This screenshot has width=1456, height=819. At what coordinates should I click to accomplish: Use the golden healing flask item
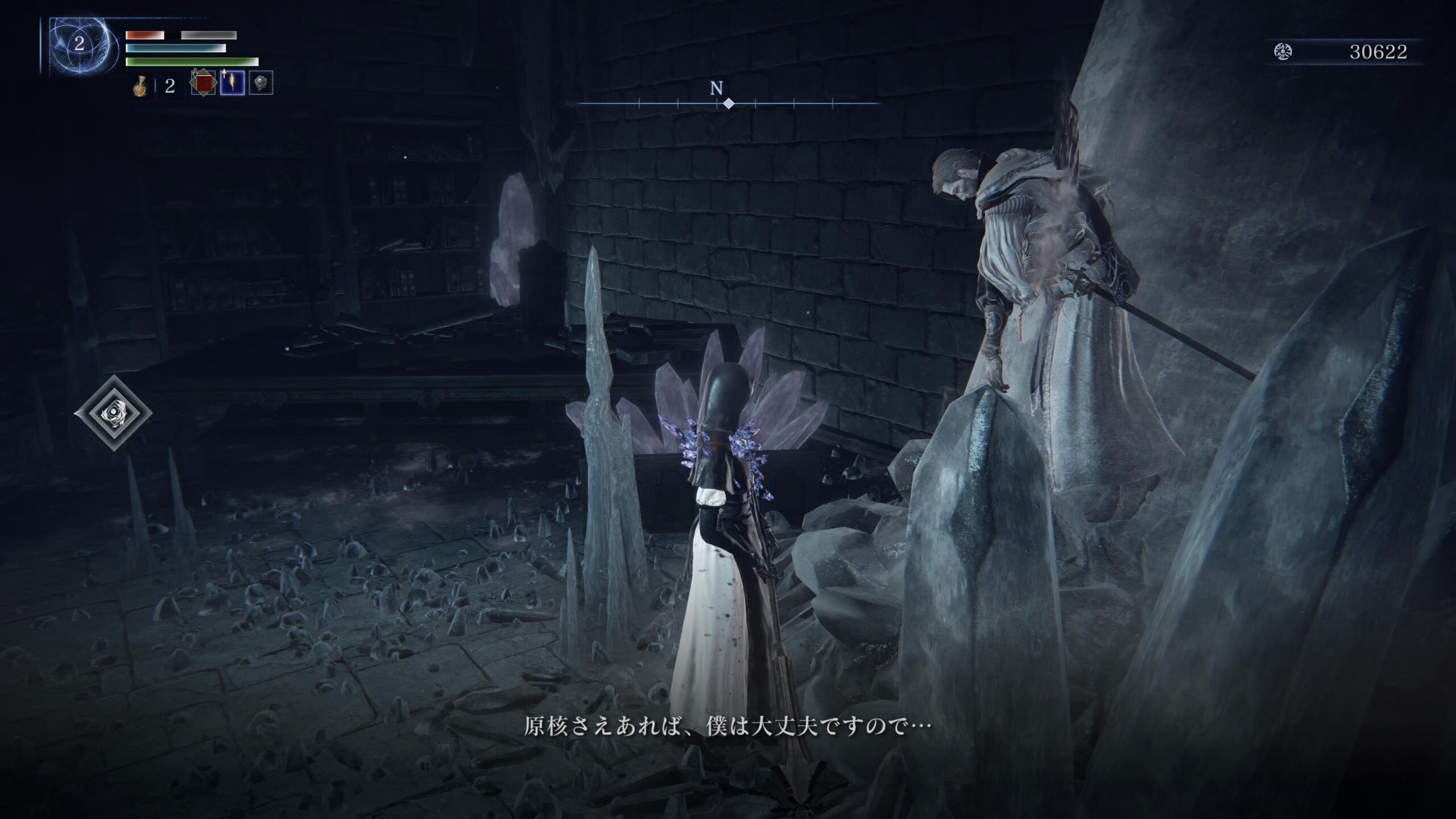click(x=139, y=86)
